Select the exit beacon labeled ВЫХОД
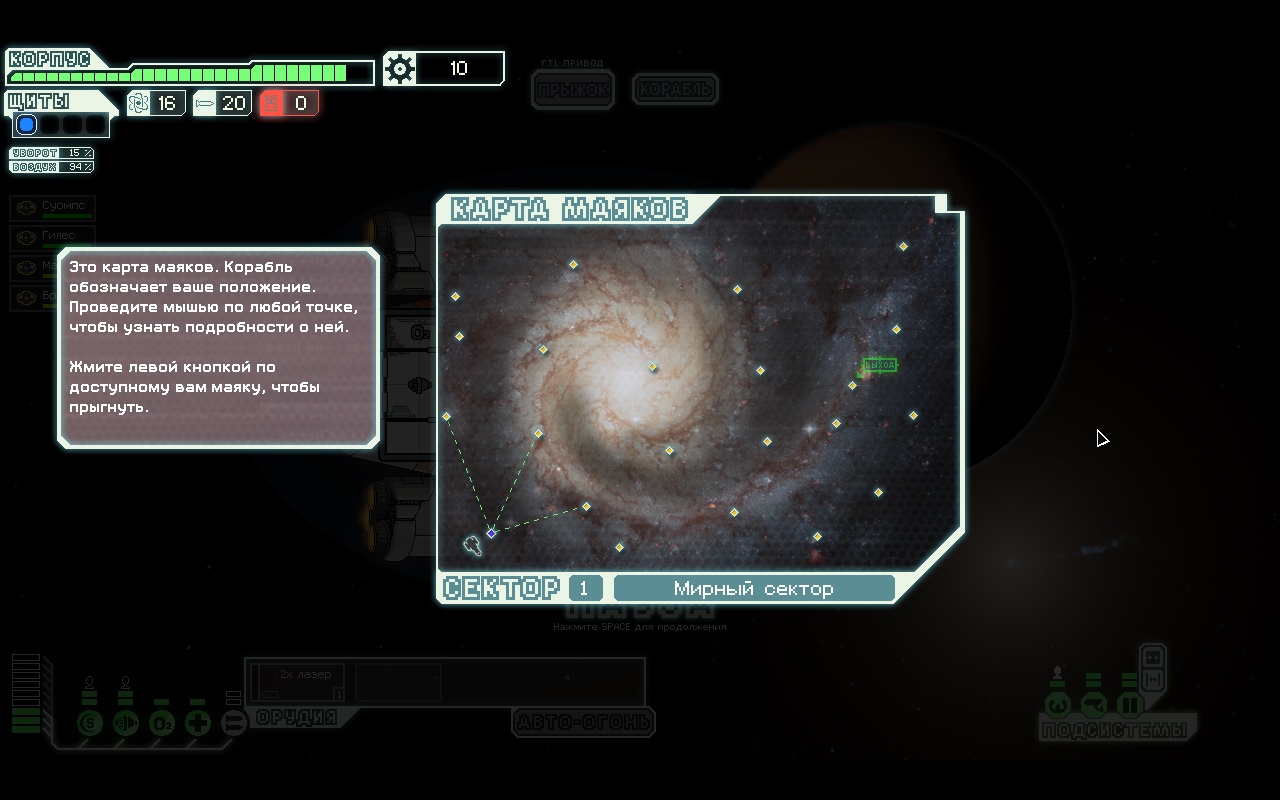This screenshot has width=1280, height=800. coord(879,365)
